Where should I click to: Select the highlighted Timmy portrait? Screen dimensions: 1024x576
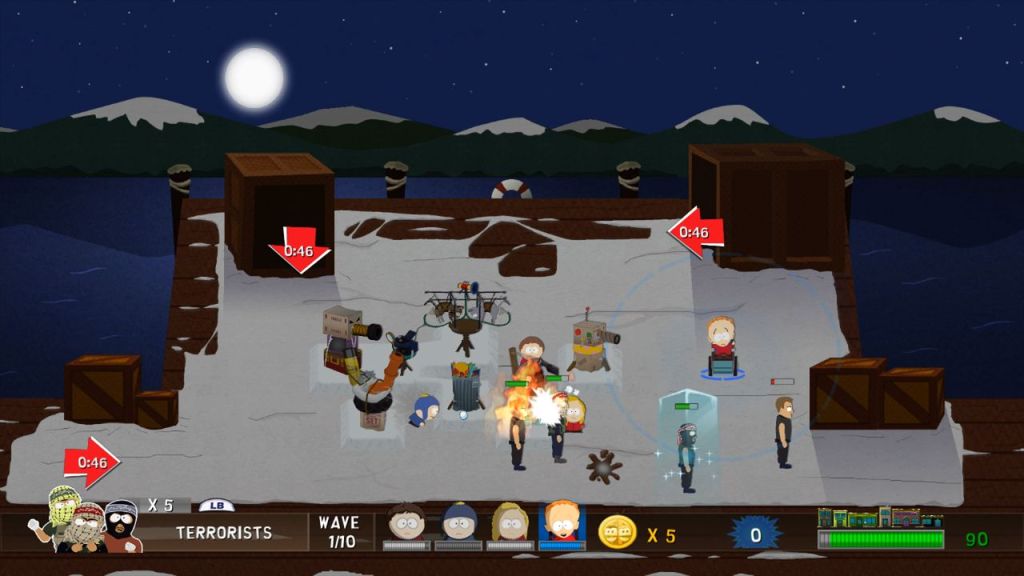point(562,522)
